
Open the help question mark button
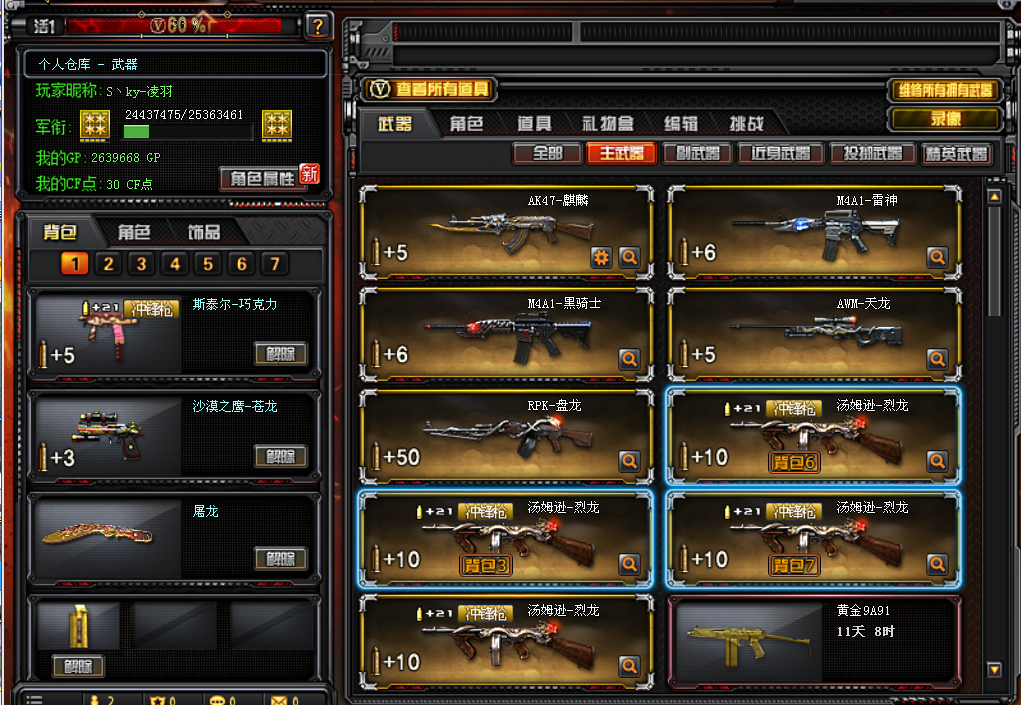(317, 26)
